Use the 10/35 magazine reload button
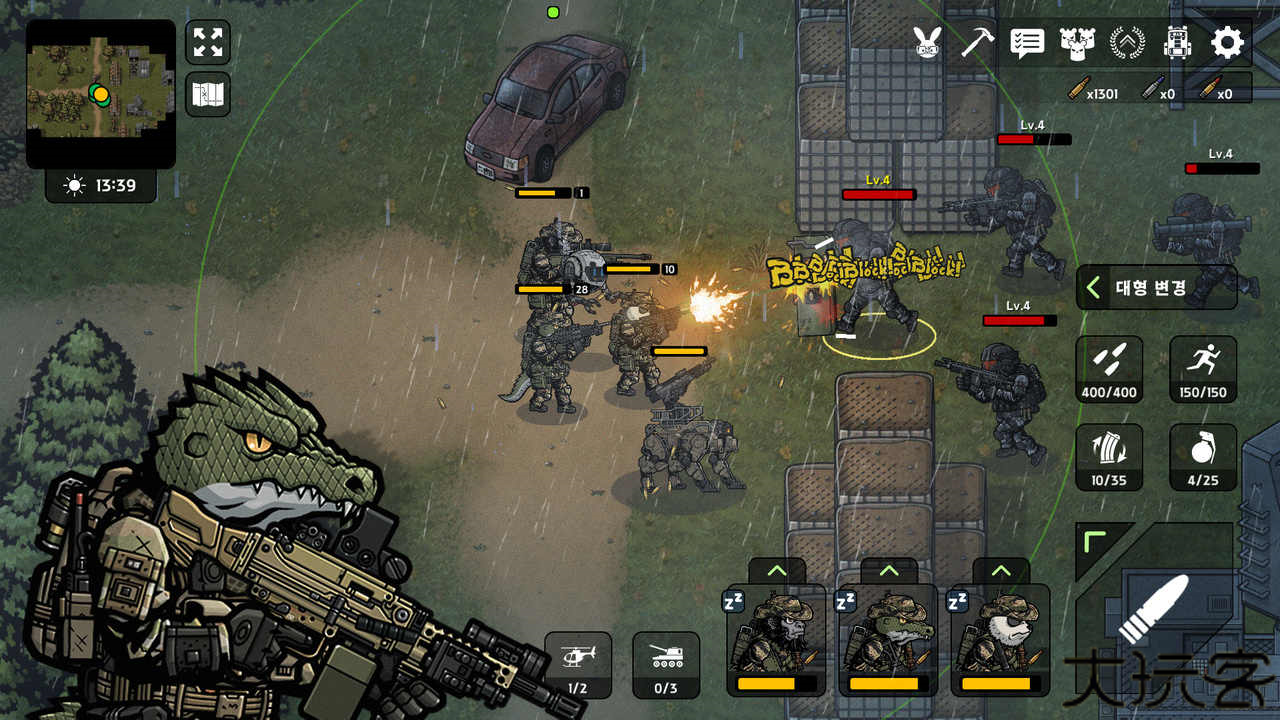The image size is (1280, 720). point(1109,457)
